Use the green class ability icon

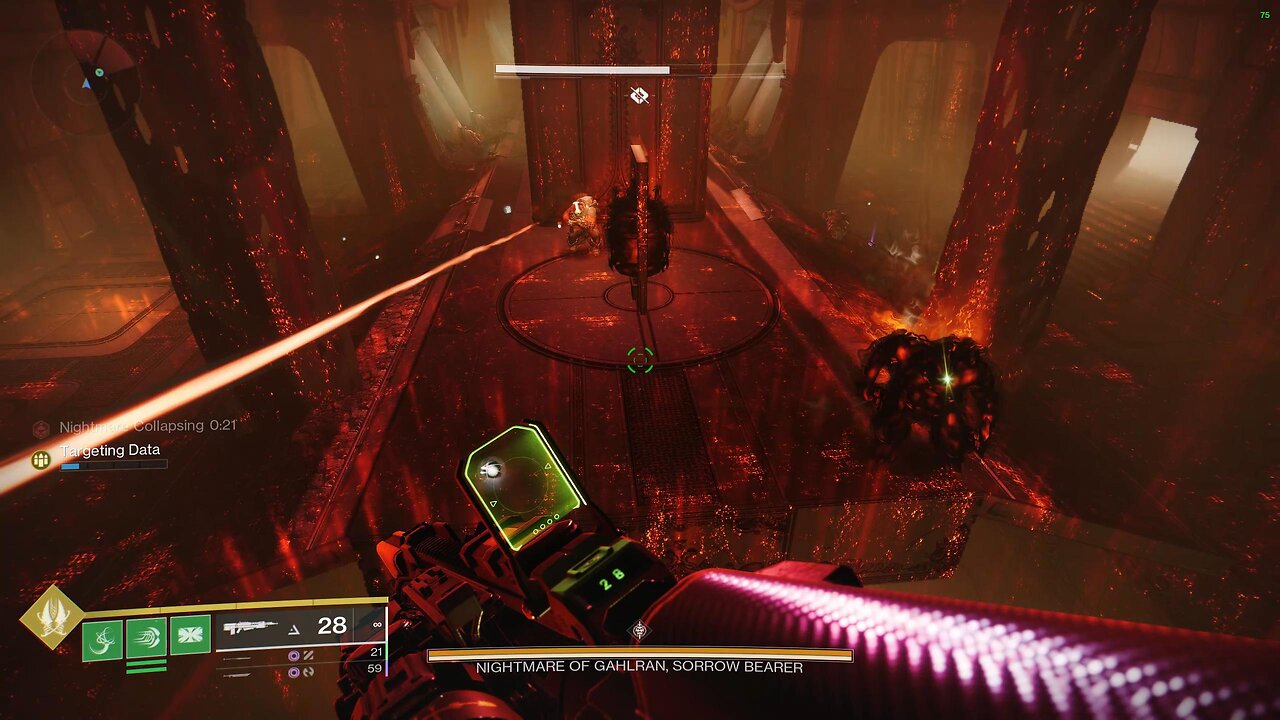(190, 635)
